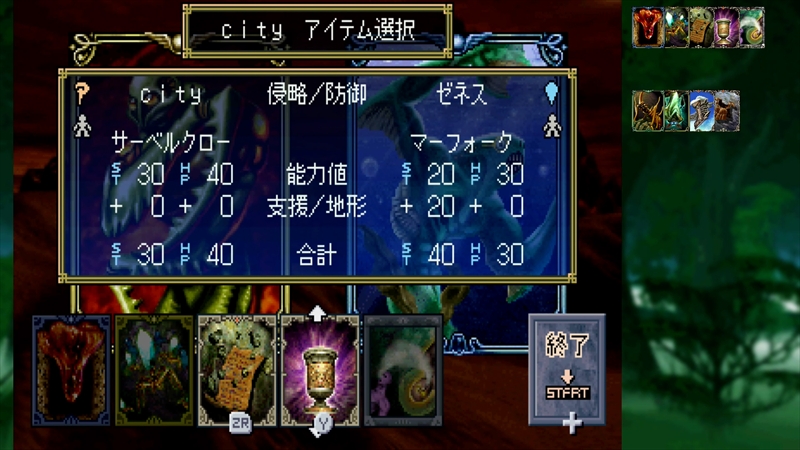Select the hammer card thumbnail in lower row
This screenshot has height=450, width=800.
coord(699,110)
